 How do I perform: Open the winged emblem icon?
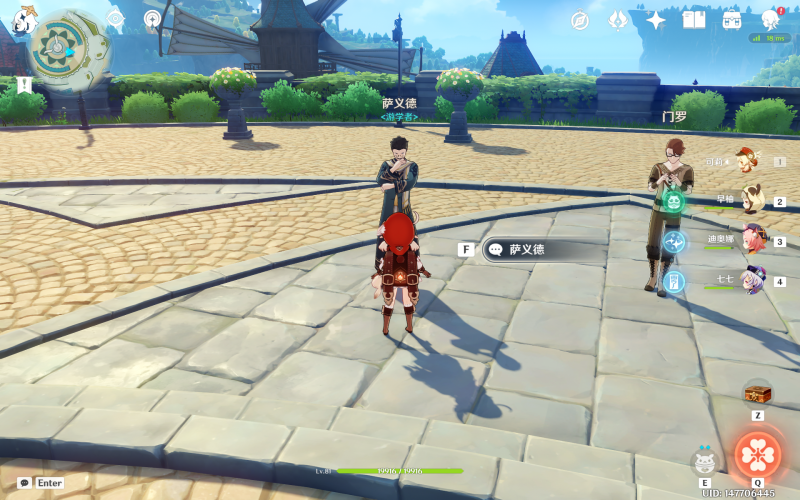[618, 20]
